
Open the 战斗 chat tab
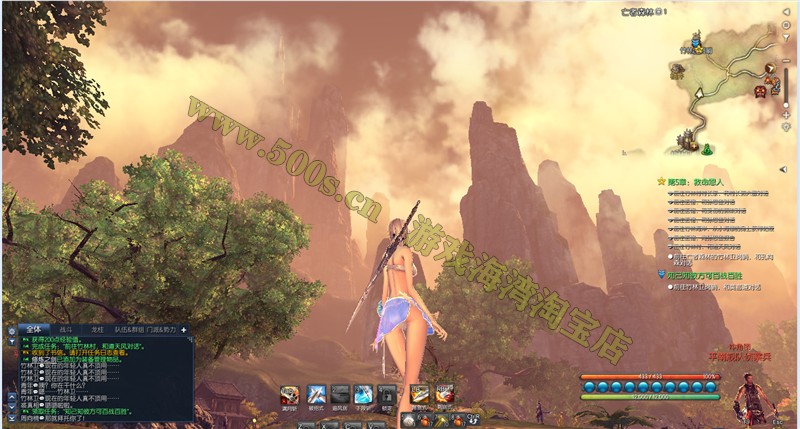(65, 328)
